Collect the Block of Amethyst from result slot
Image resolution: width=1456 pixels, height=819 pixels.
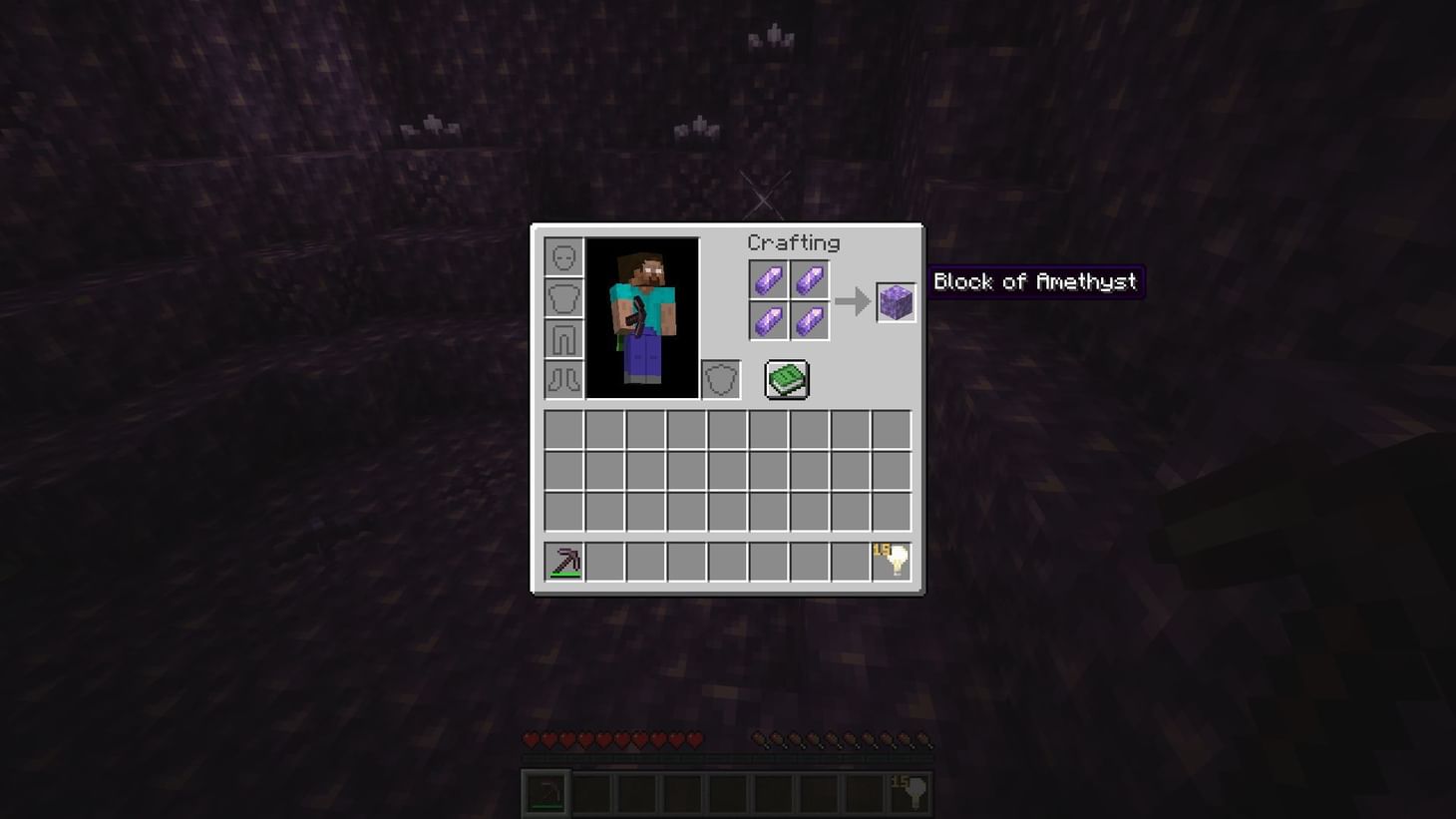[895, 302]
